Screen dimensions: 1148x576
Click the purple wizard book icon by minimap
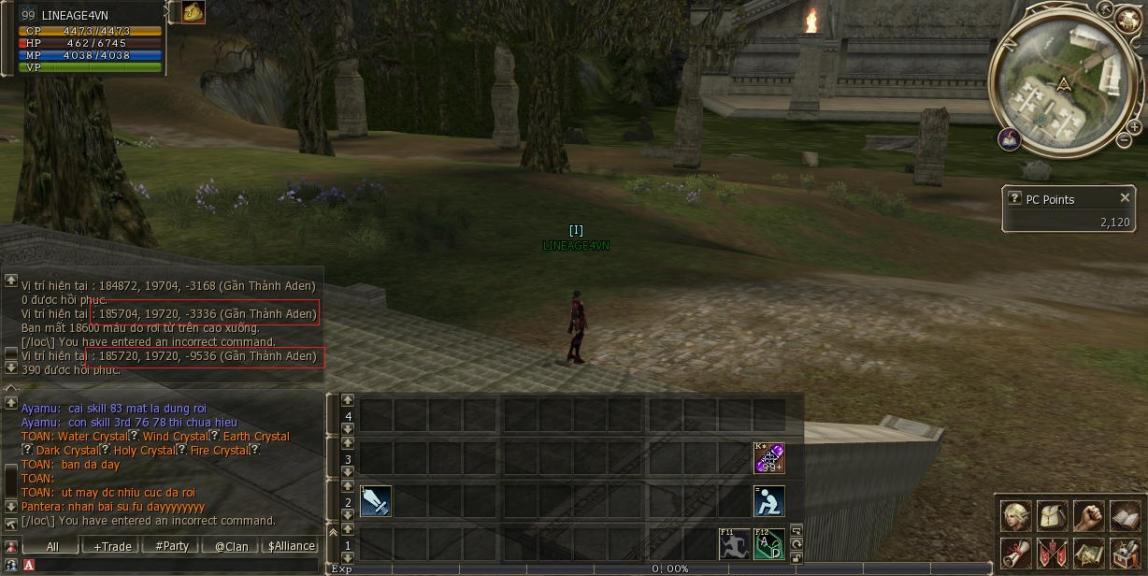coord(1009,139)
